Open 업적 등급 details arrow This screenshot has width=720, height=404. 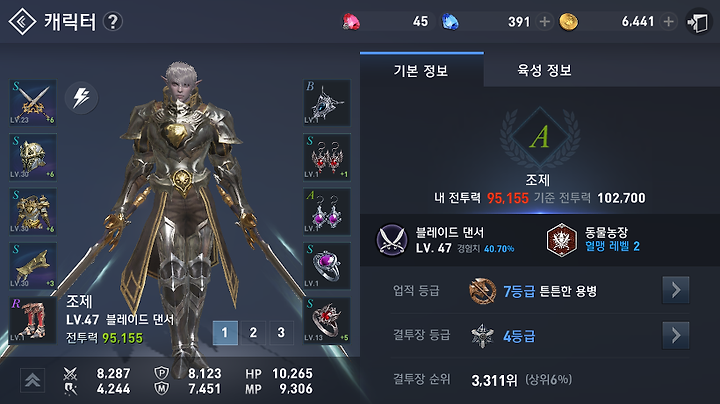click(x=676, y=291)
